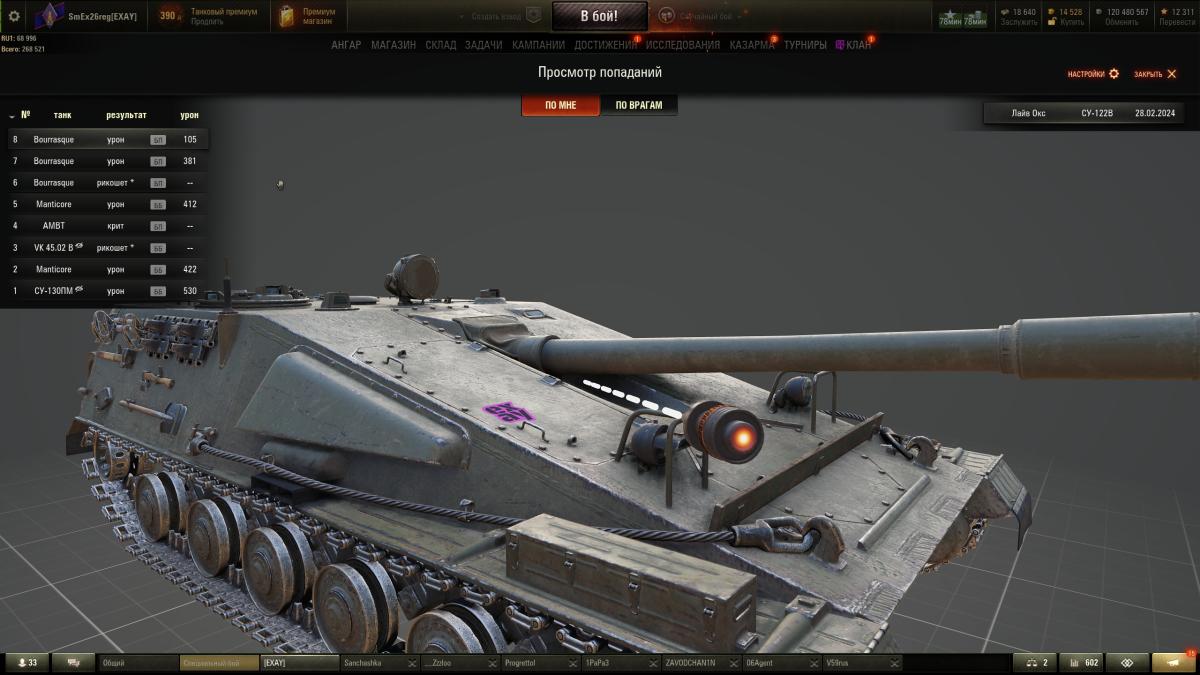Open the ТУРНИРЫ menu
This screenshot has height=675, width=1200.
point(805,45)
